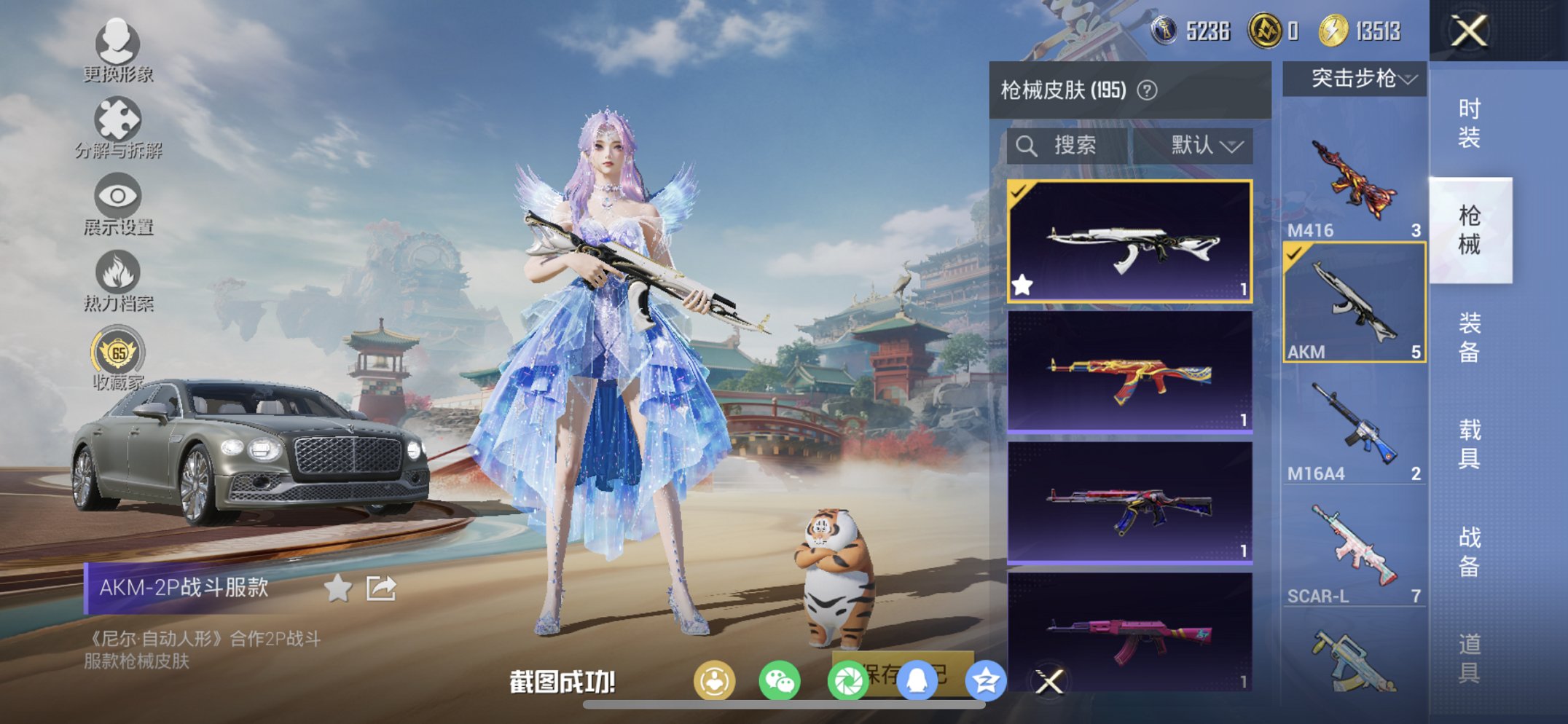Open 分解与拆解 disassemble menu
1568x724 pixels.
point(118,128)
